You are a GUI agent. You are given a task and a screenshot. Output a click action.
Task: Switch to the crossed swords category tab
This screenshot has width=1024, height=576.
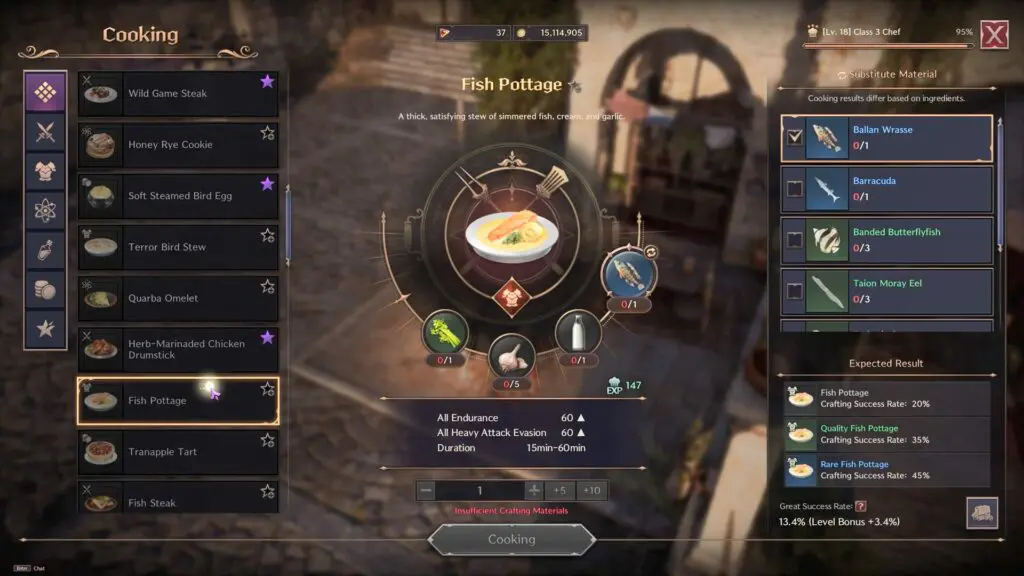pyautogui.click(x=46, y=132)
